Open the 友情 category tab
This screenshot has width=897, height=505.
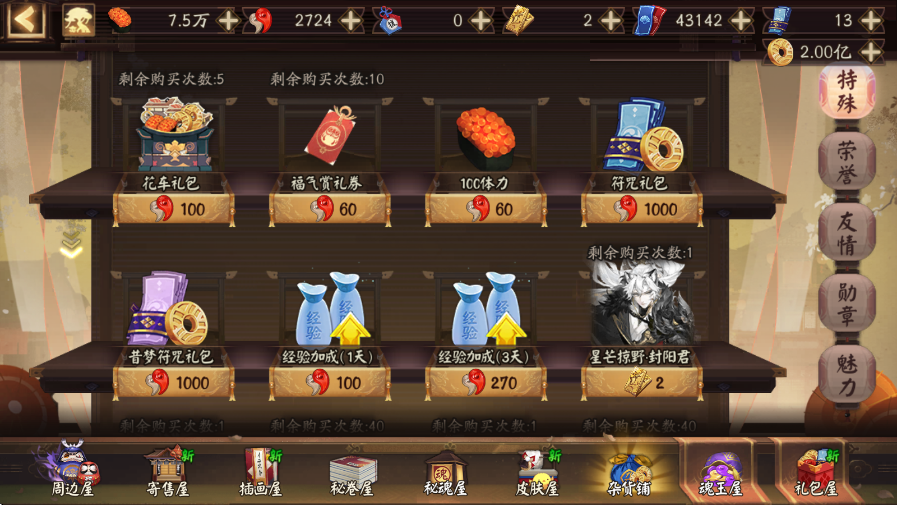click(x=846, y=233)
